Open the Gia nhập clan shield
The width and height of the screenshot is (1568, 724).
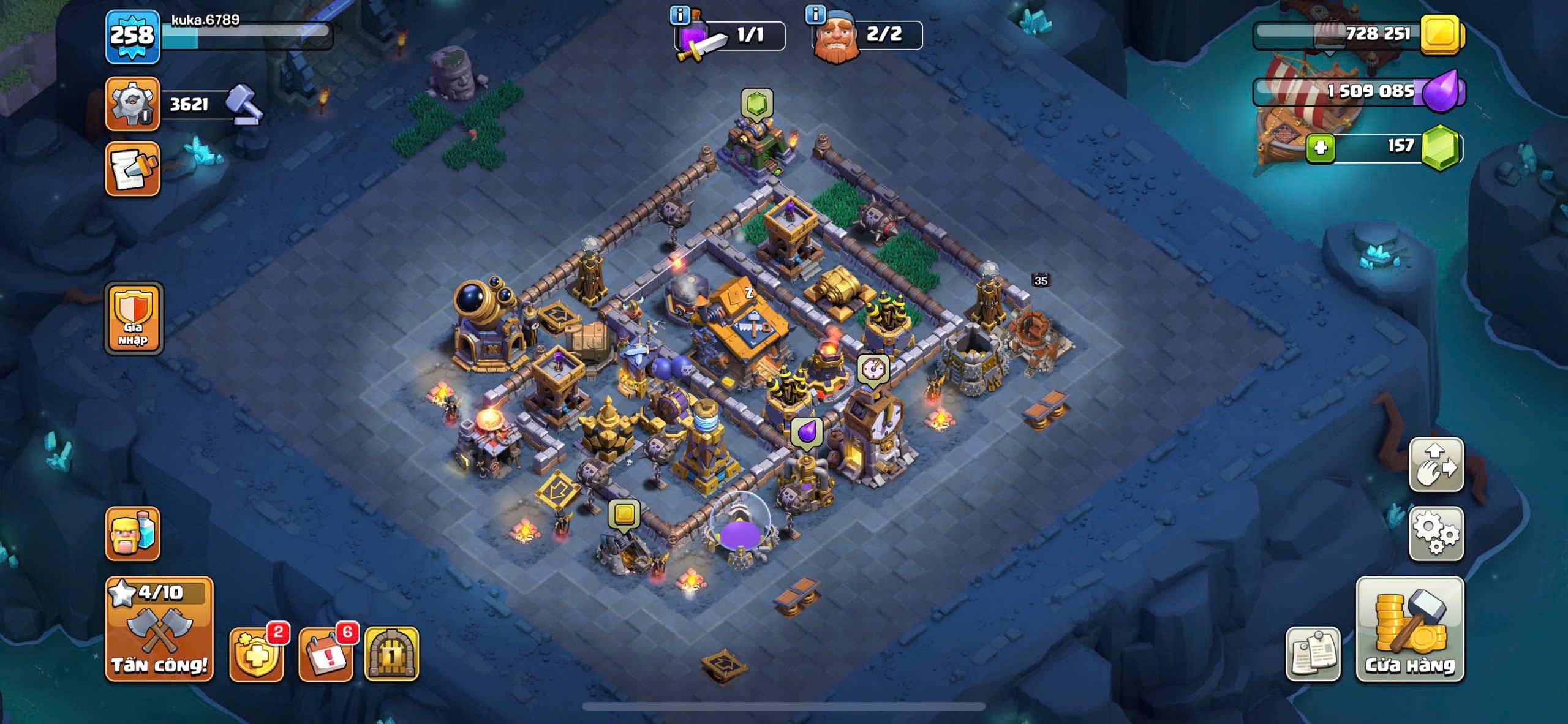(x=134, y=319)
